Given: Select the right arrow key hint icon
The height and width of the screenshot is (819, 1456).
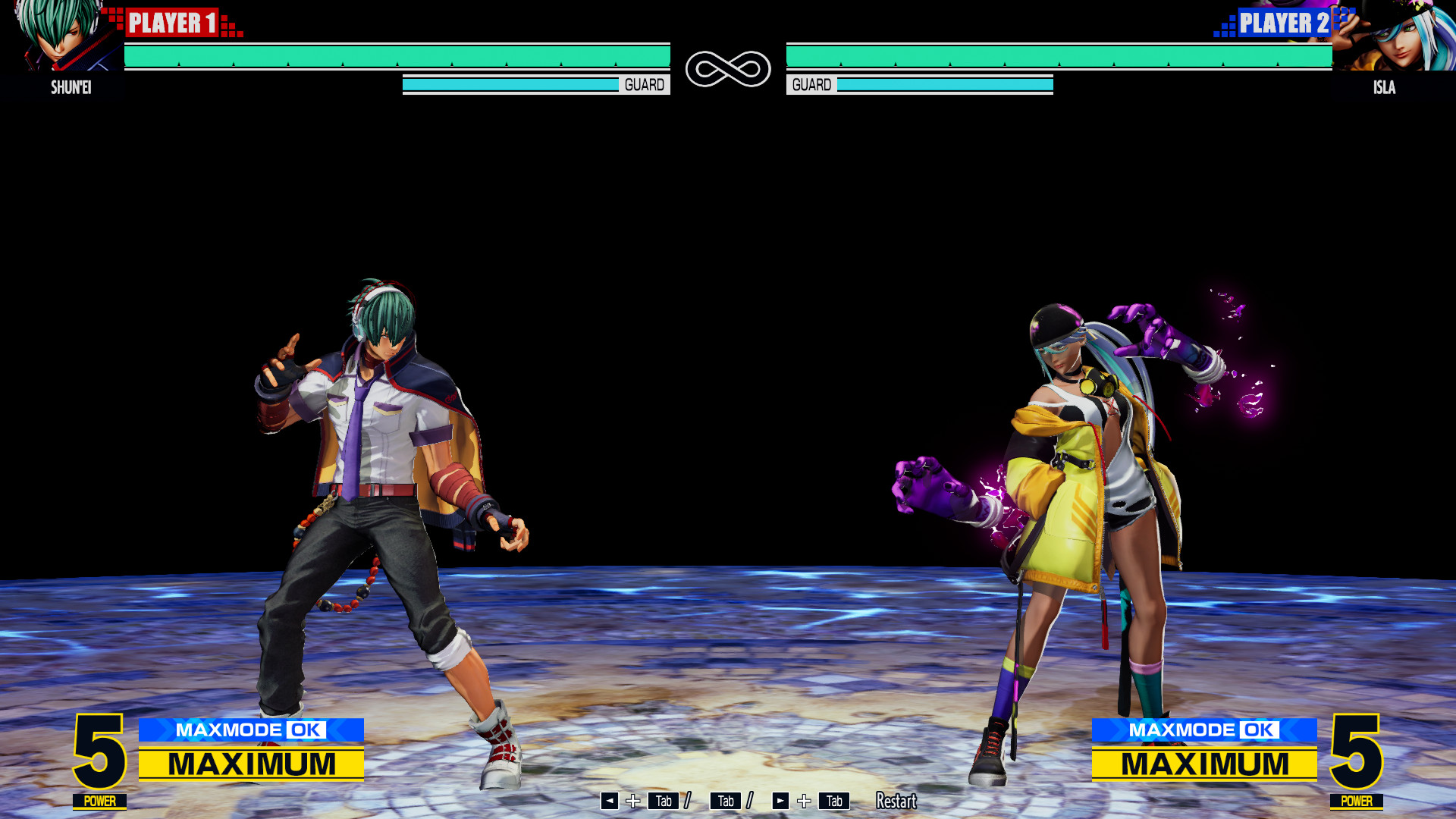Looking at the screenshot, I should click(780, 800).
